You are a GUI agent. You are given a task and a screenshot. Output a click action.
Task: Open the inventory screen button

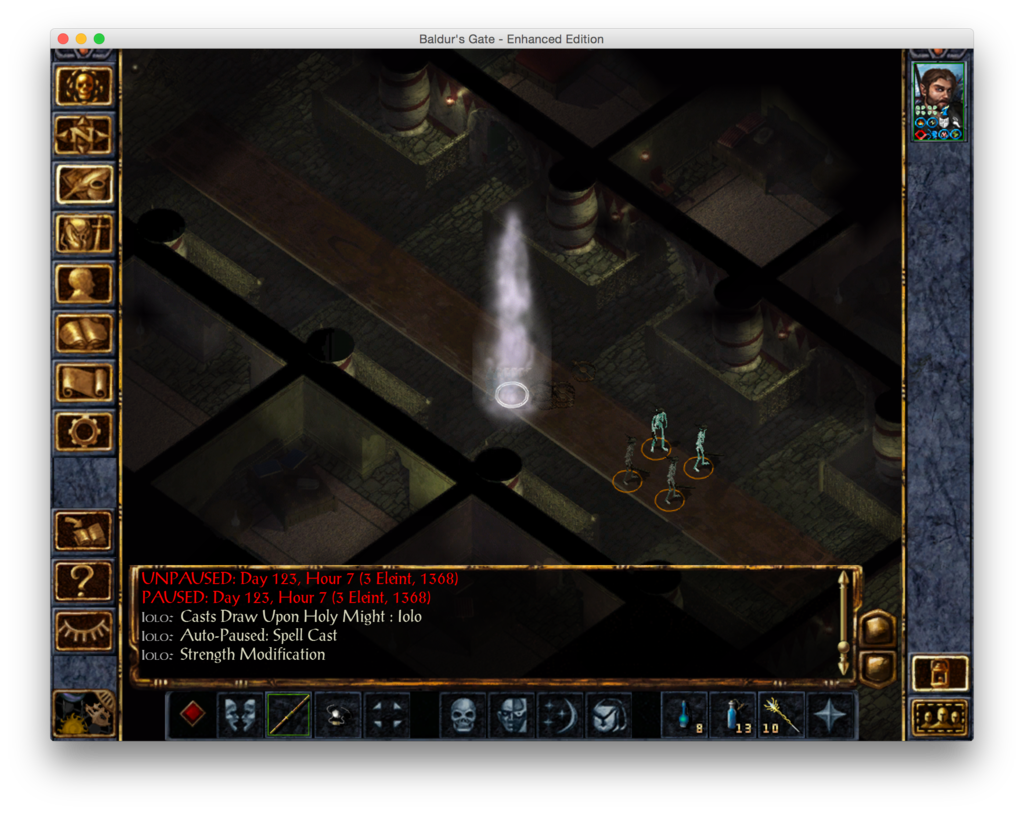click(84, 234)
